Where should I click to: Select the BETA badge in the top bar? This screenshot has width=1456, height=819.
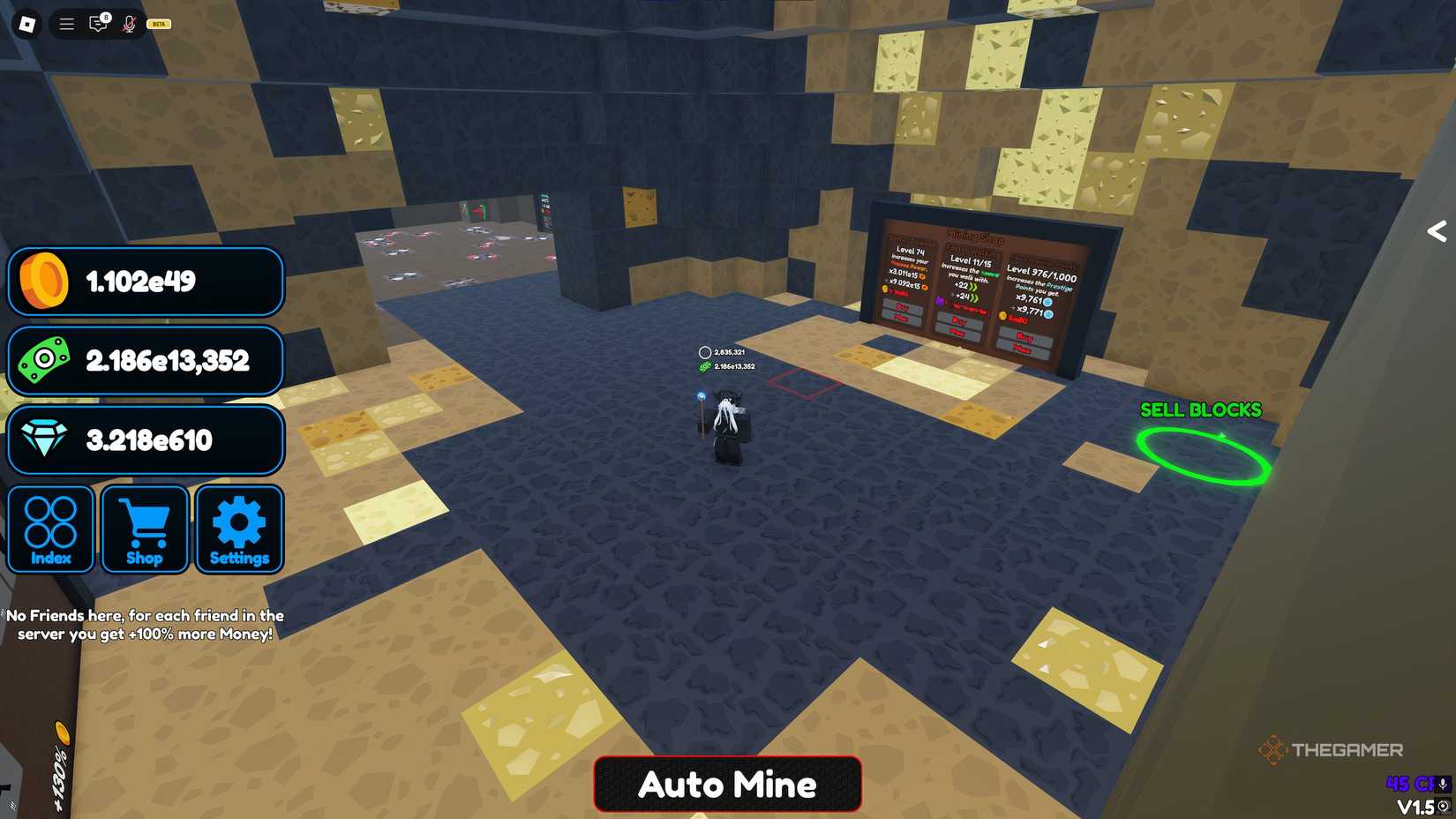pyautogui.click(x=159, y=24)
